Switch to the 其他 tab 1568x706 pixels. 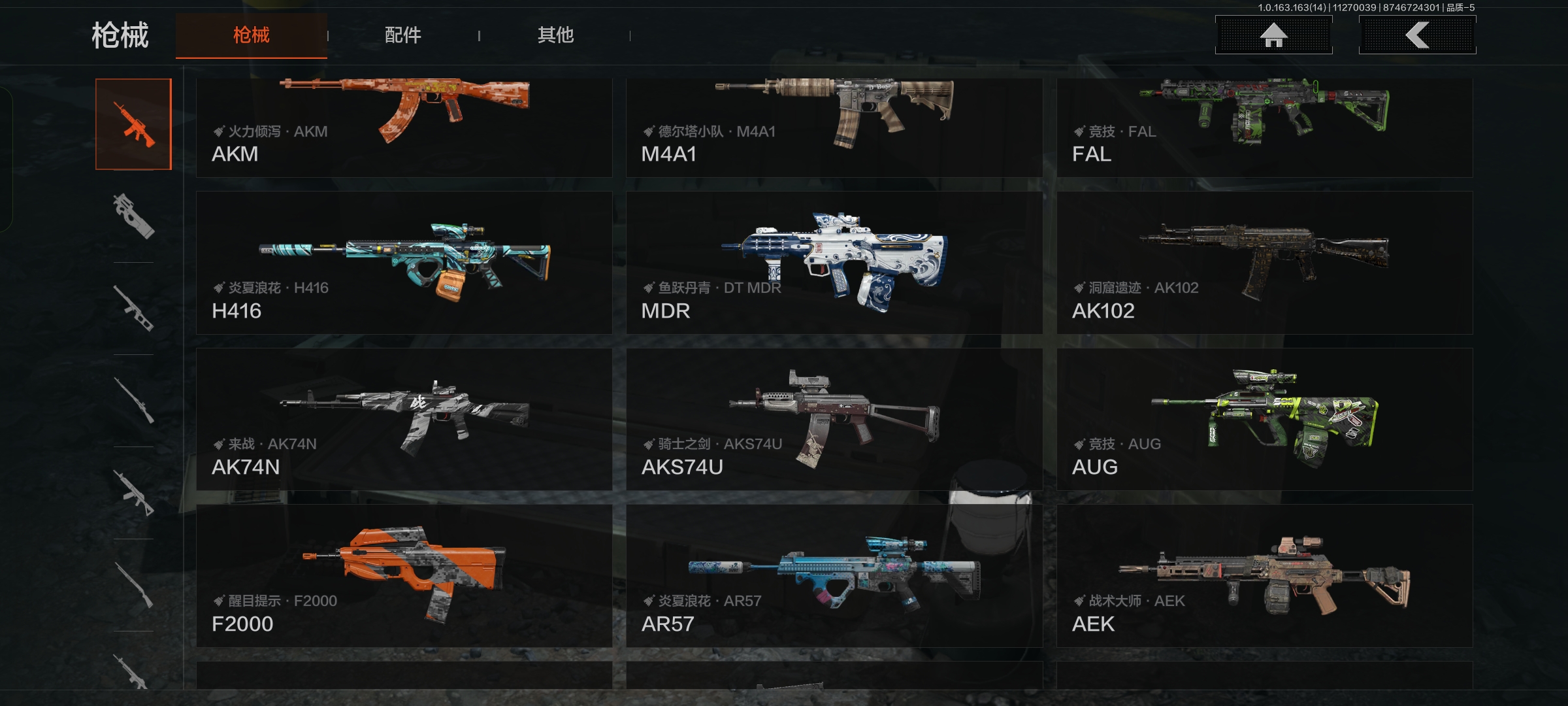(x=555, y=35)
